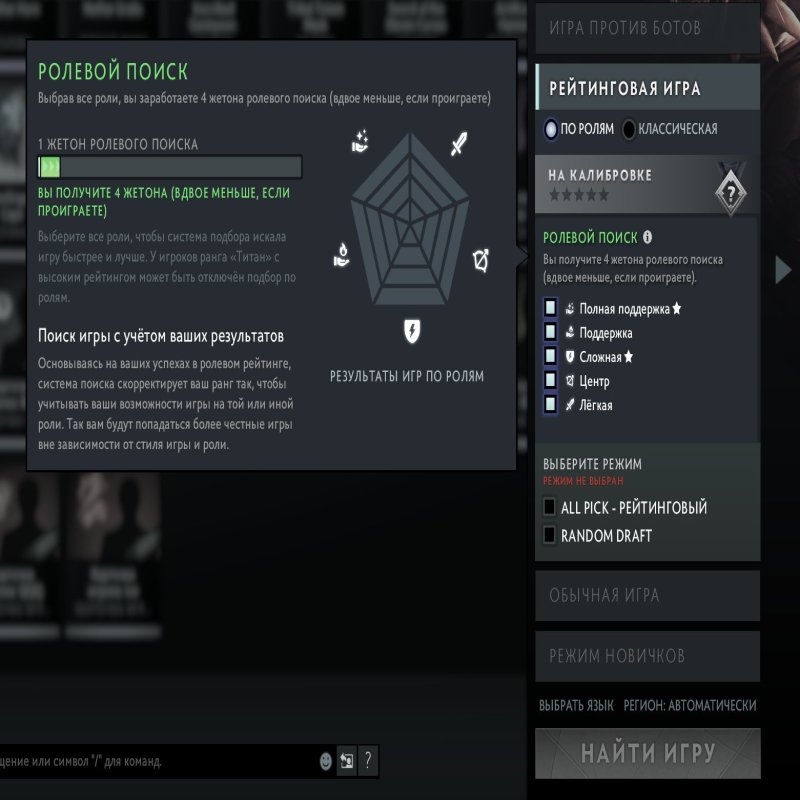
Task: Click the info icon beside РОЛЕВОЙ ПОИСК
Action: (x=648, y=238)
